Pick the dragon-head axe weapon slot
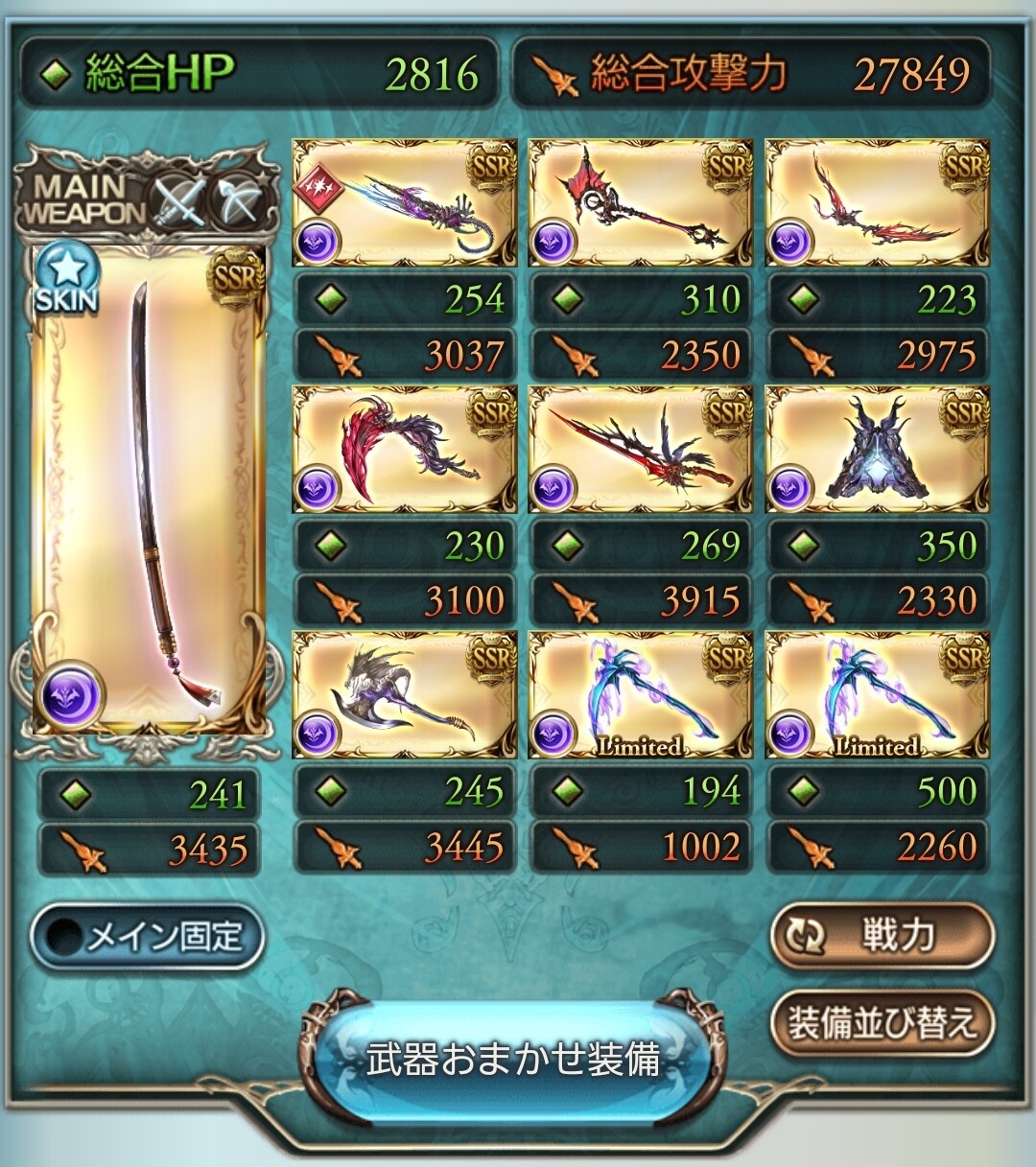 pyautogui.click(x=404, y=695)
